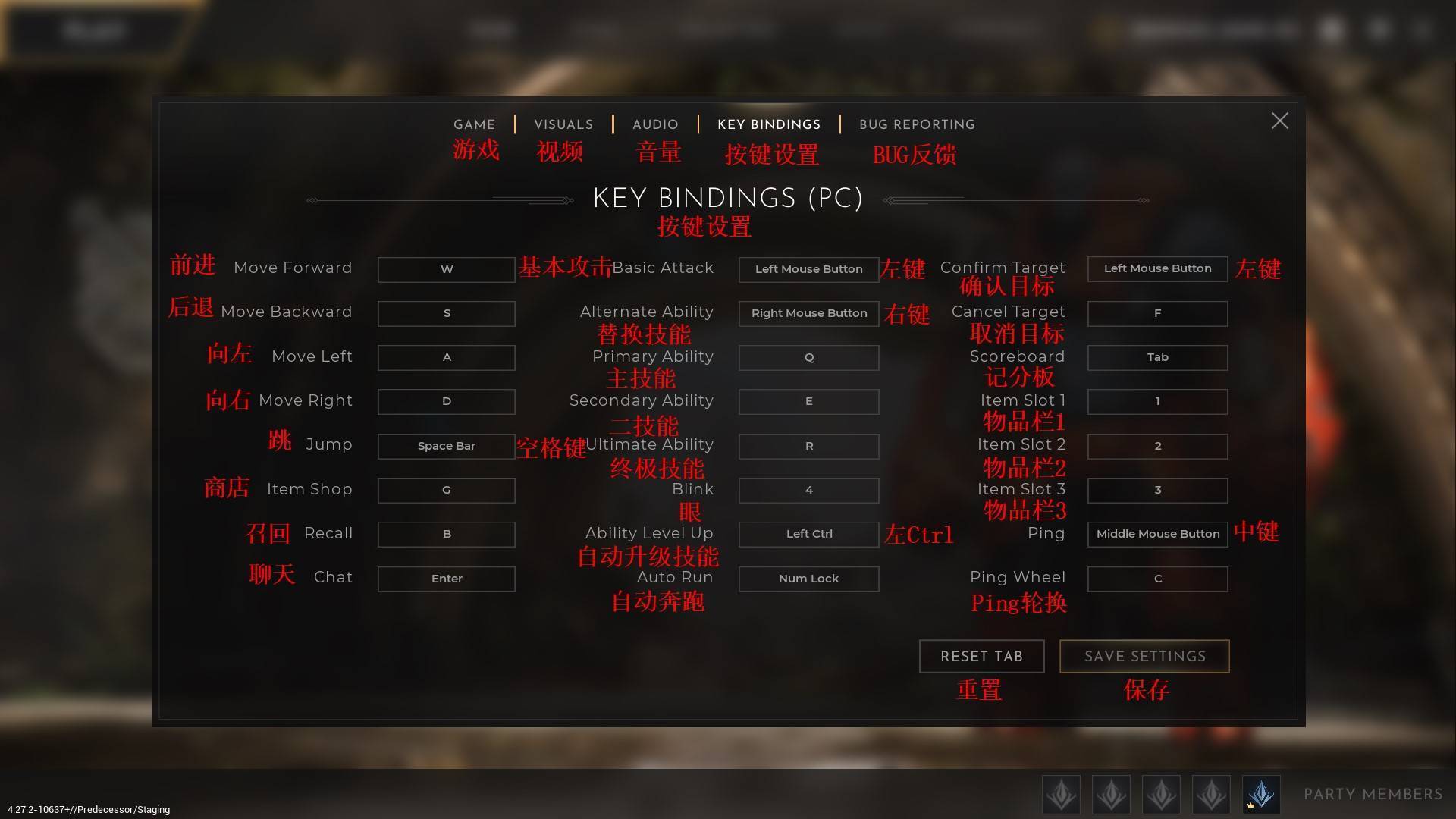Switch to the AUDIO settings tab
Viewport: 1456px width, 819px height.
(x=654, y=124)
